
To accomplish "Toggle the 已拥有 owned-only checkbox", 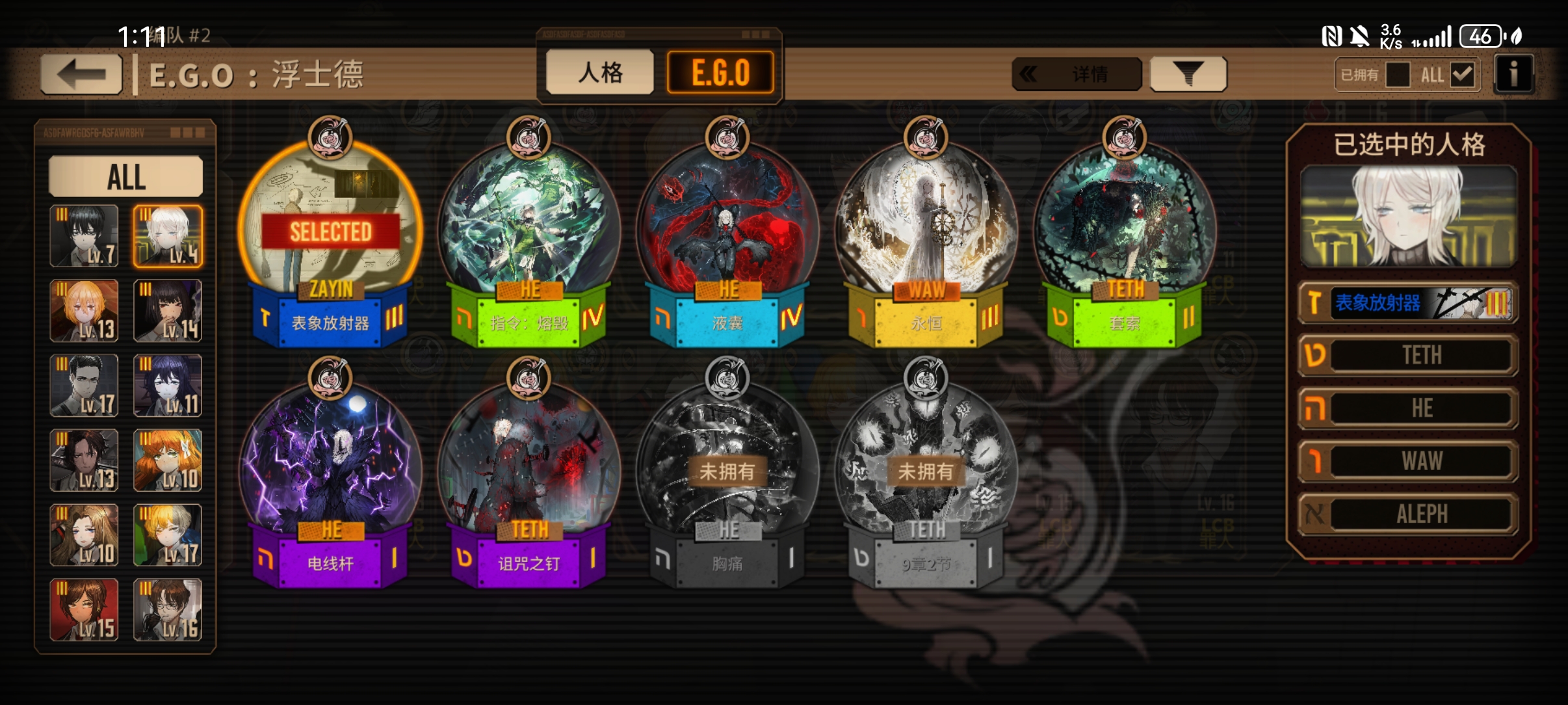I will click(1397, 75).
